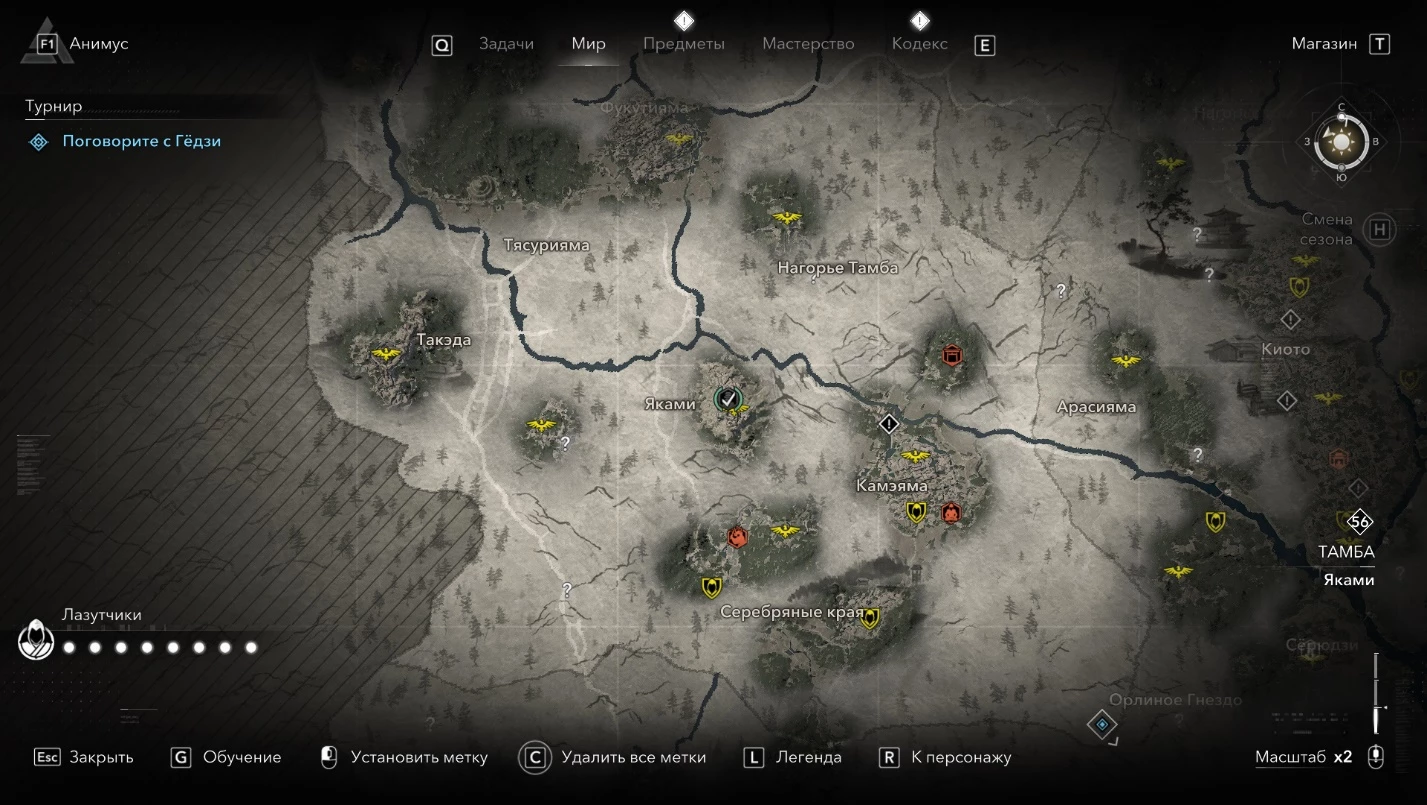
Task: Click the quest diamond marker above Камэяма
Action: pyautogui.click(x=889, y=424)
